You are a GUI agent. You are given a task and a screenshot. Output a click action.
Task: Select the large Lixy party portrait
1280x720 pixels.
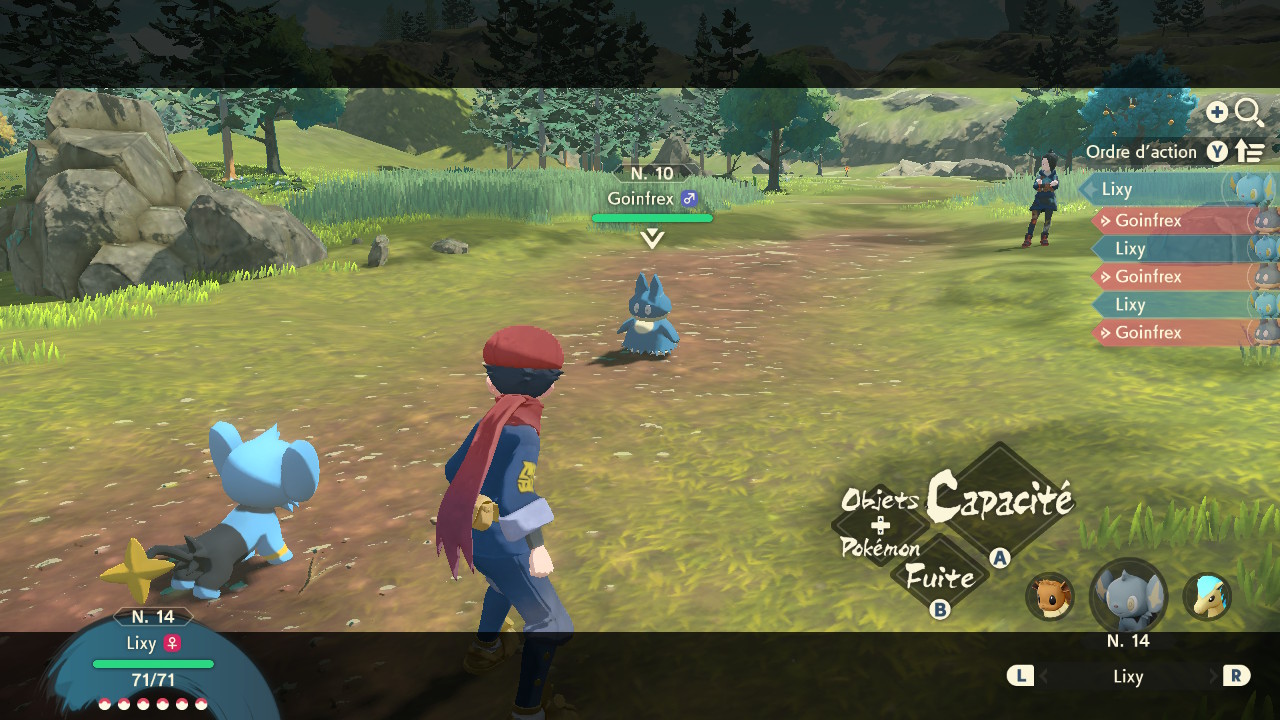[1128, 598]
